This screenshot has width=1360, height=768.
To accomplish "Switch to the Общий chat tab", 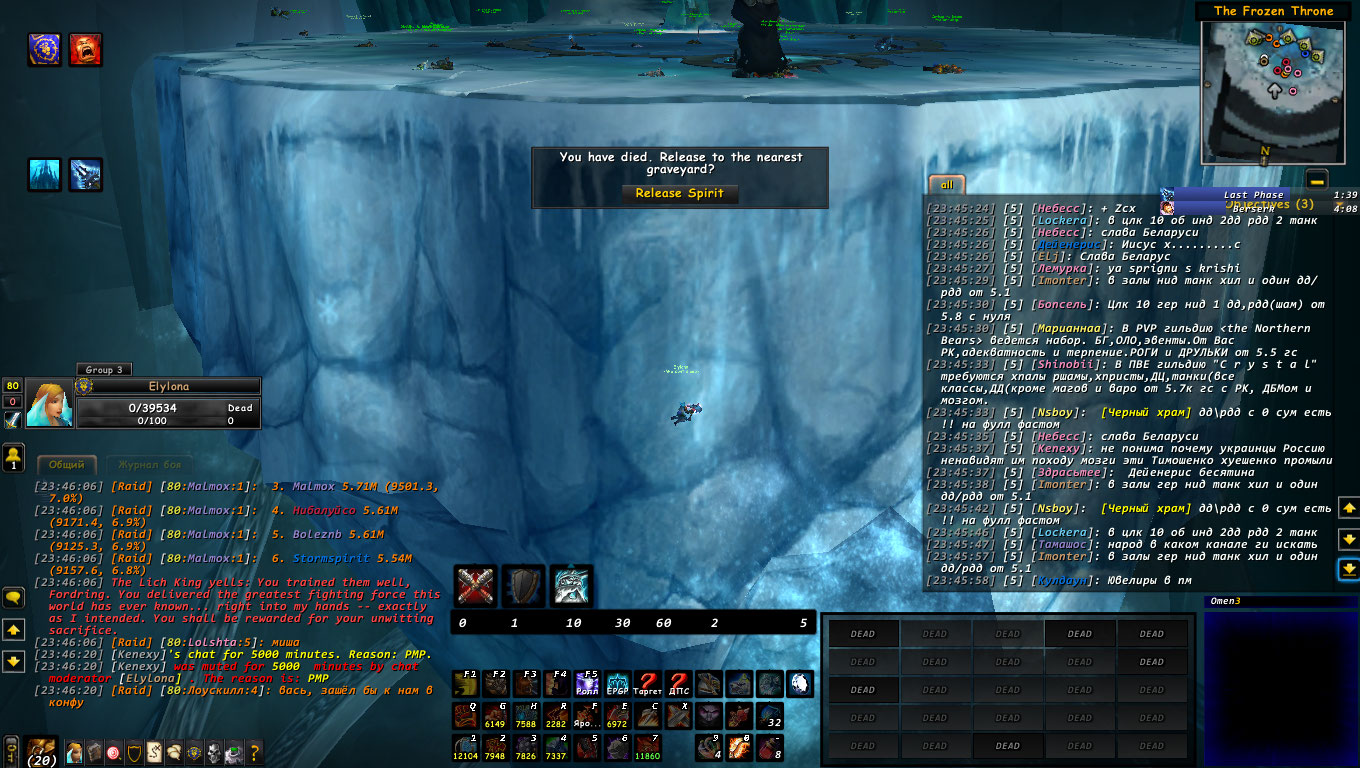I will (67, 464).
